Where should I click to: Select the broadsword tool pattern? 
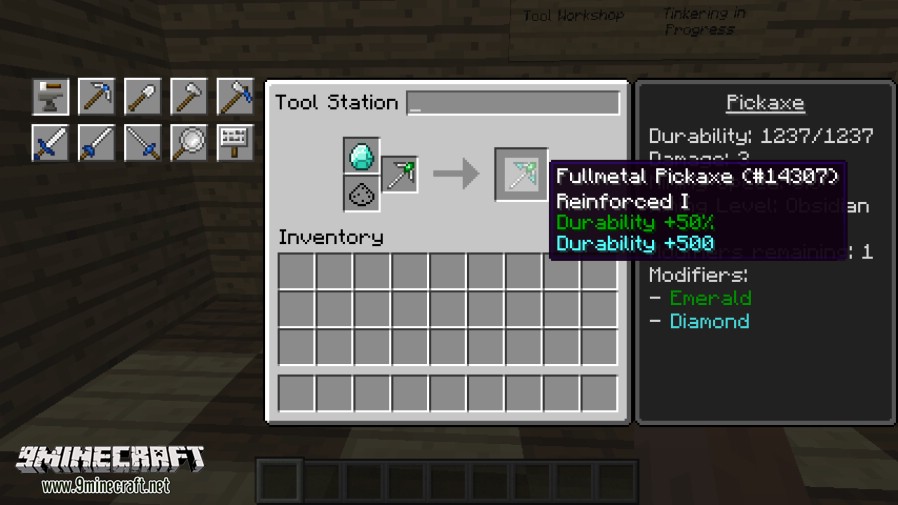(50, 143)
